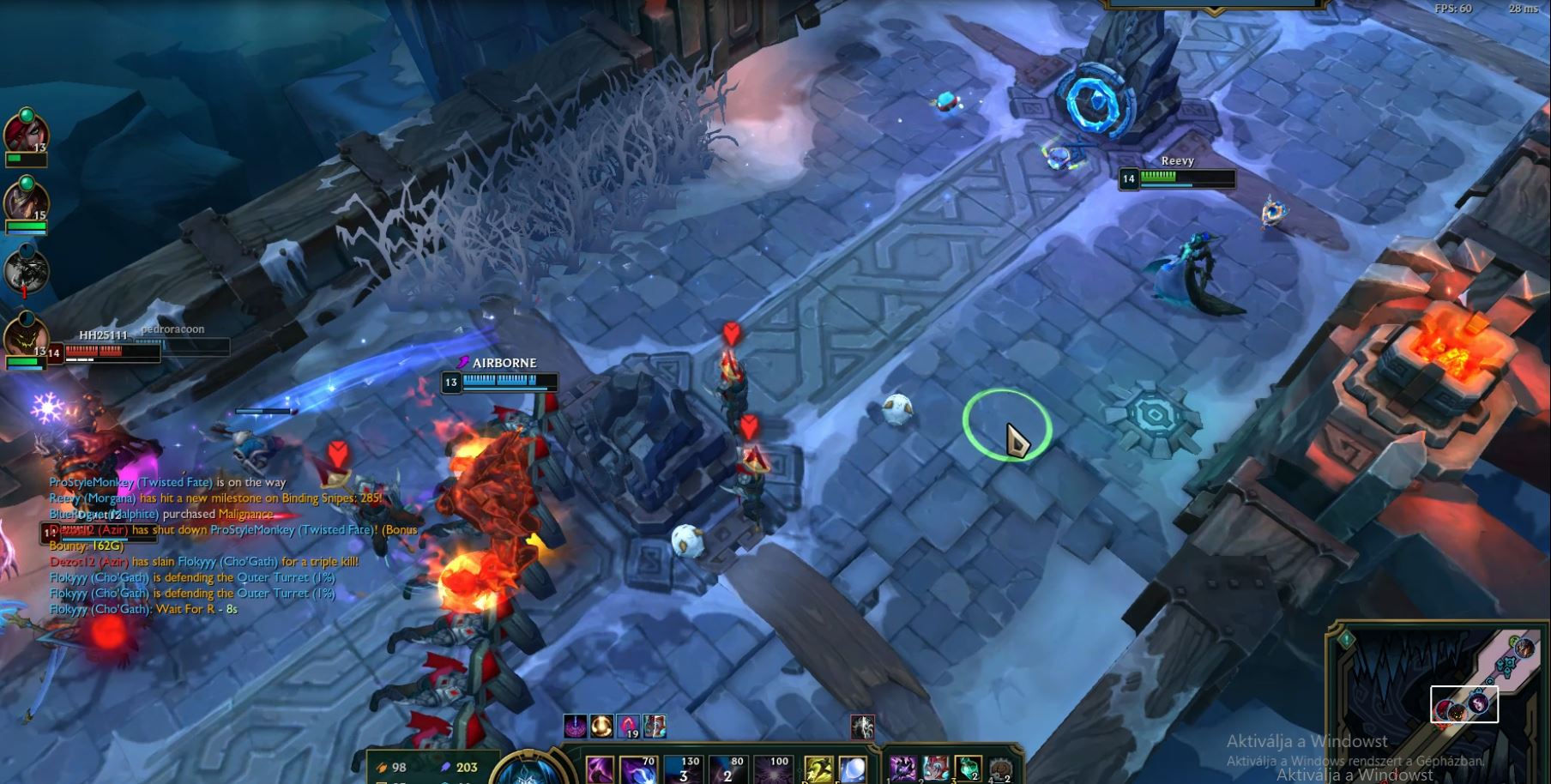Select the ally portrait with glowing yellow jaws
This screenshot has width=1551, height=784.
click(x=24, y=337)
